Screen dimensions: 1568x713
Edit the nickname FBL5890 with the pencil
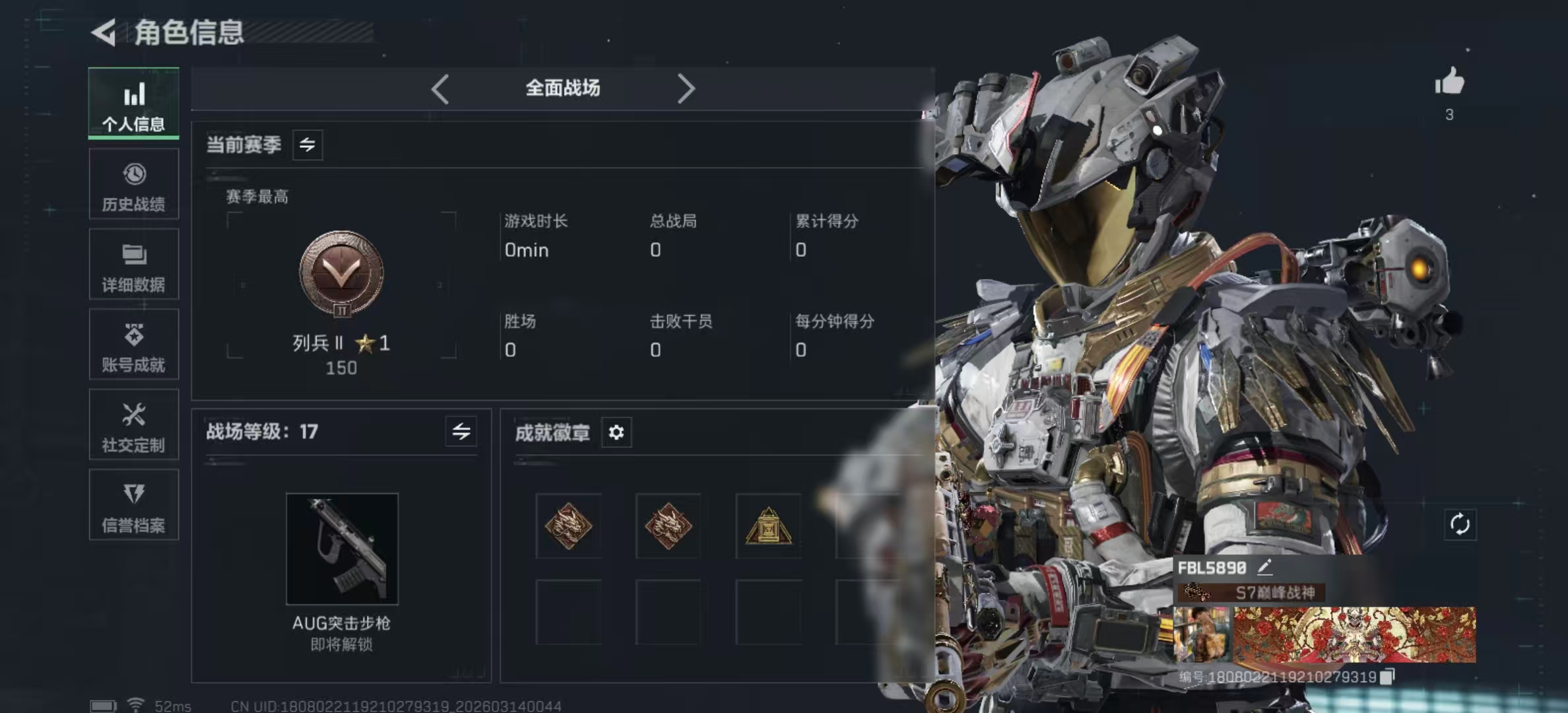click(x=1264, y=566)
